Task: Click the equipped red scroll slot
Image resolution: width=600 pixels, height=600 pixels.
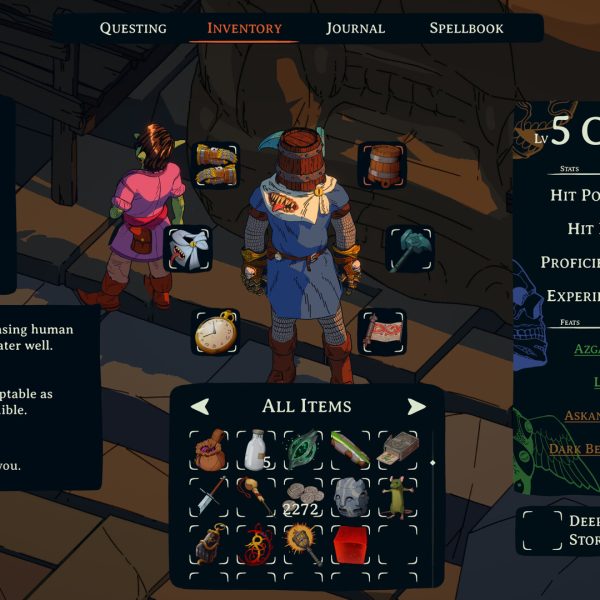Action: click(x=382, y=332)
